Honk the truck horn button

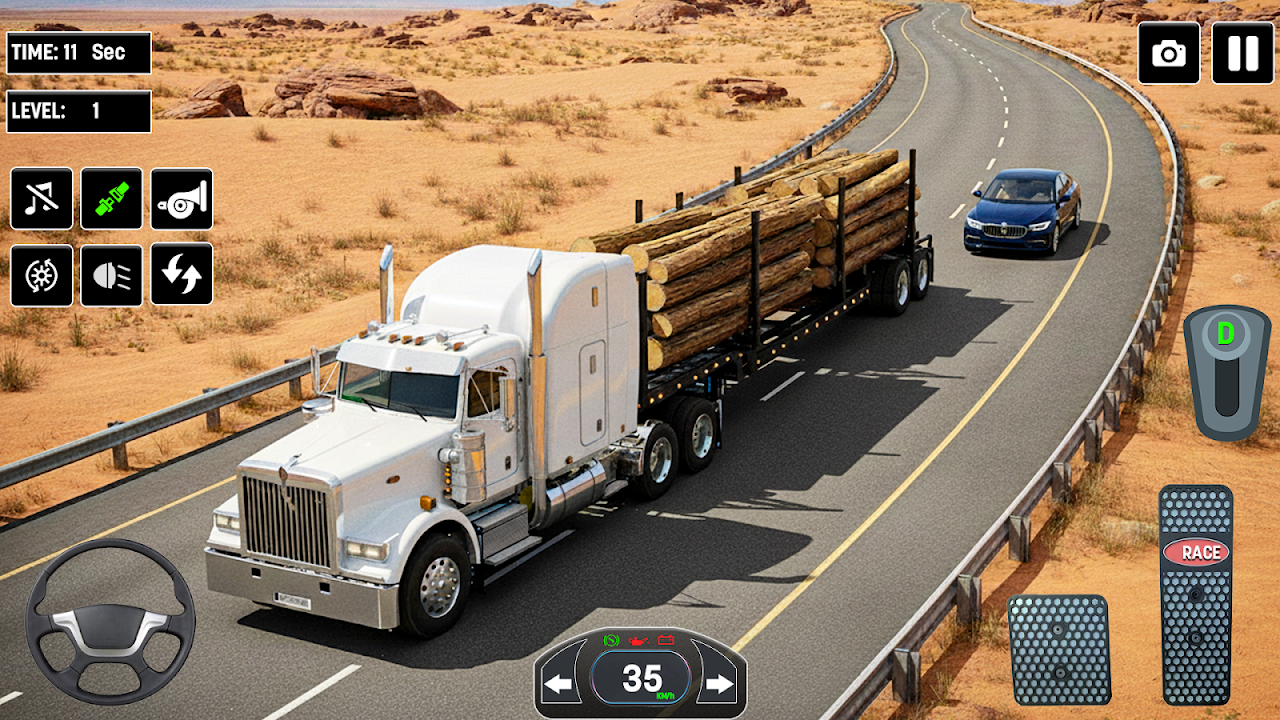pos(182,199)
